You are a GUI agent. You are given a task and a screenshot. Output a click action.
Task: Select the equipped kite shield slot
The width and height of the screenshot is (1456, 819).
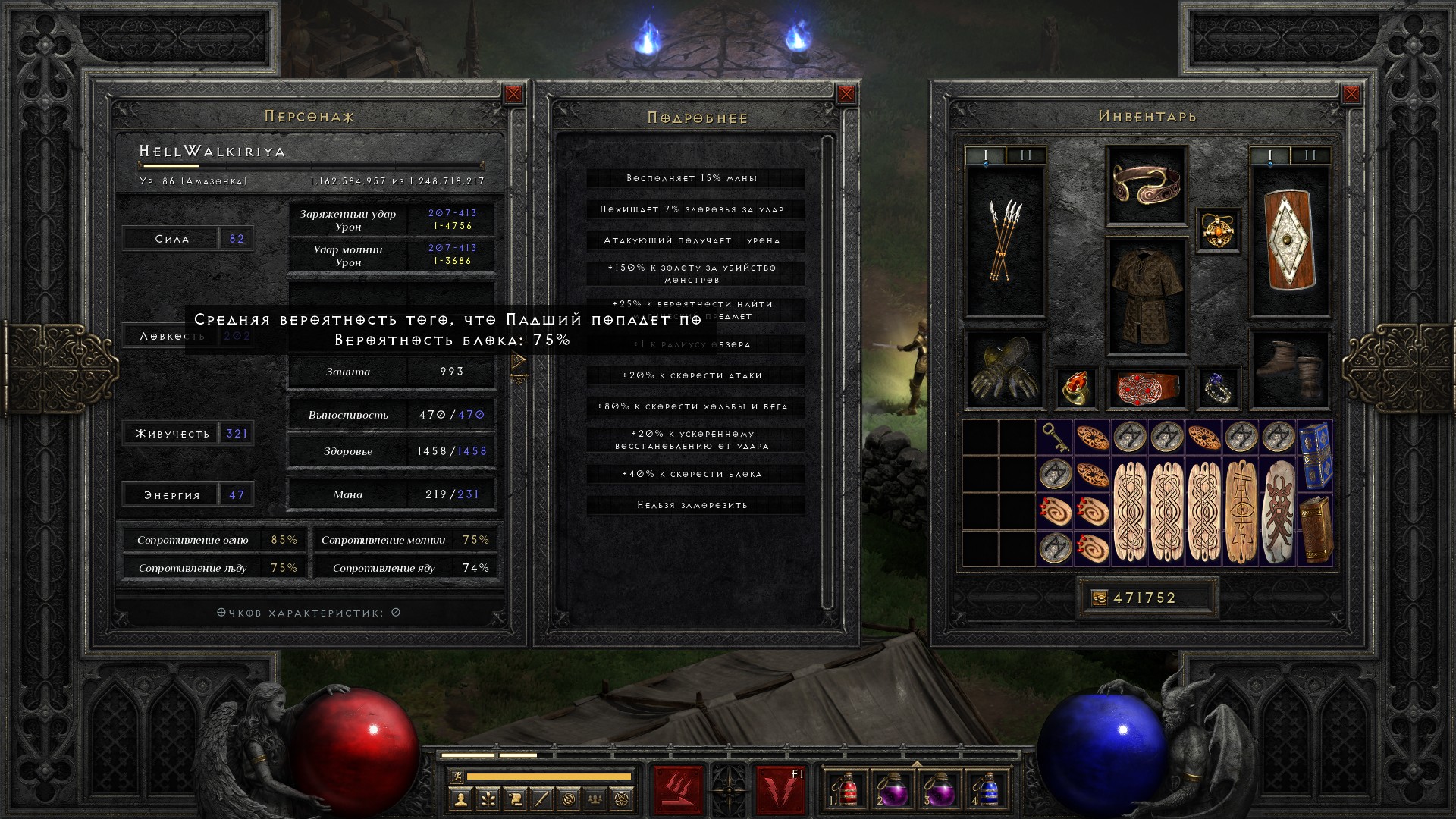pyautogui.click(x=1290, y=241)
